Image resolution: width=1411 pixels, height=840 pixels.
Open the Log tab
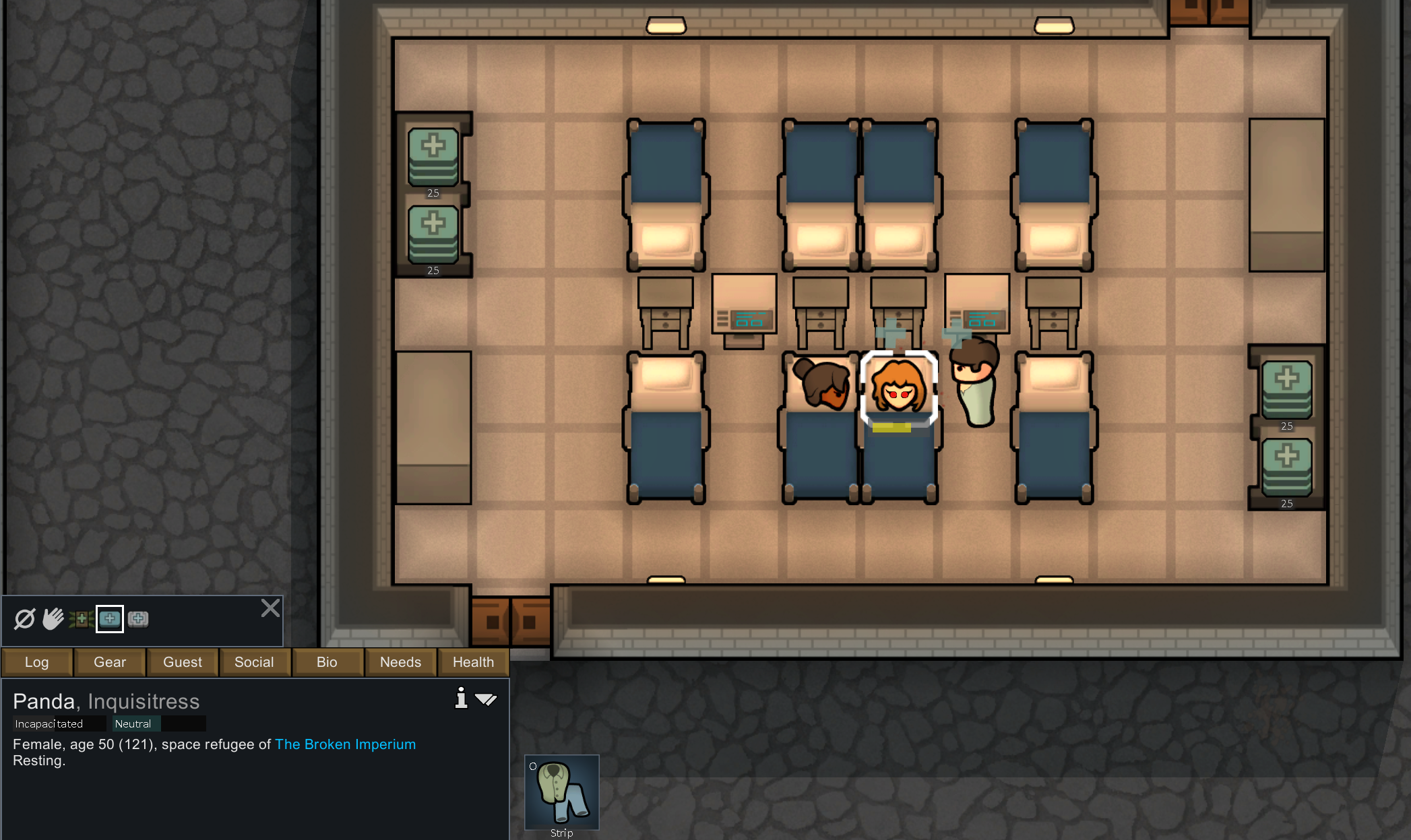37,662
